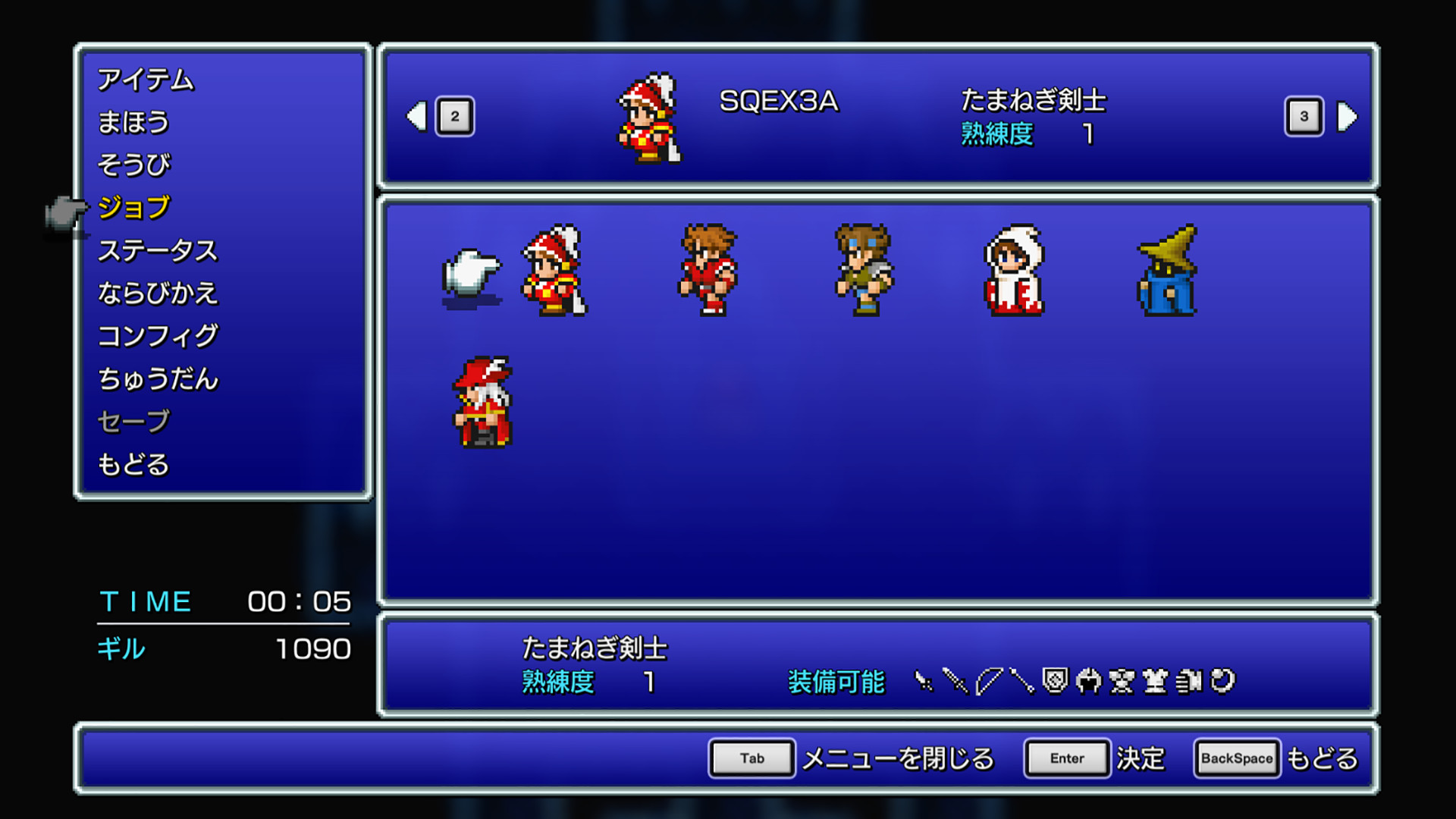This screenshot has width=1456, height=819.
Task: Click the ring icon at end of equipment row
Action: (1222, 679)
